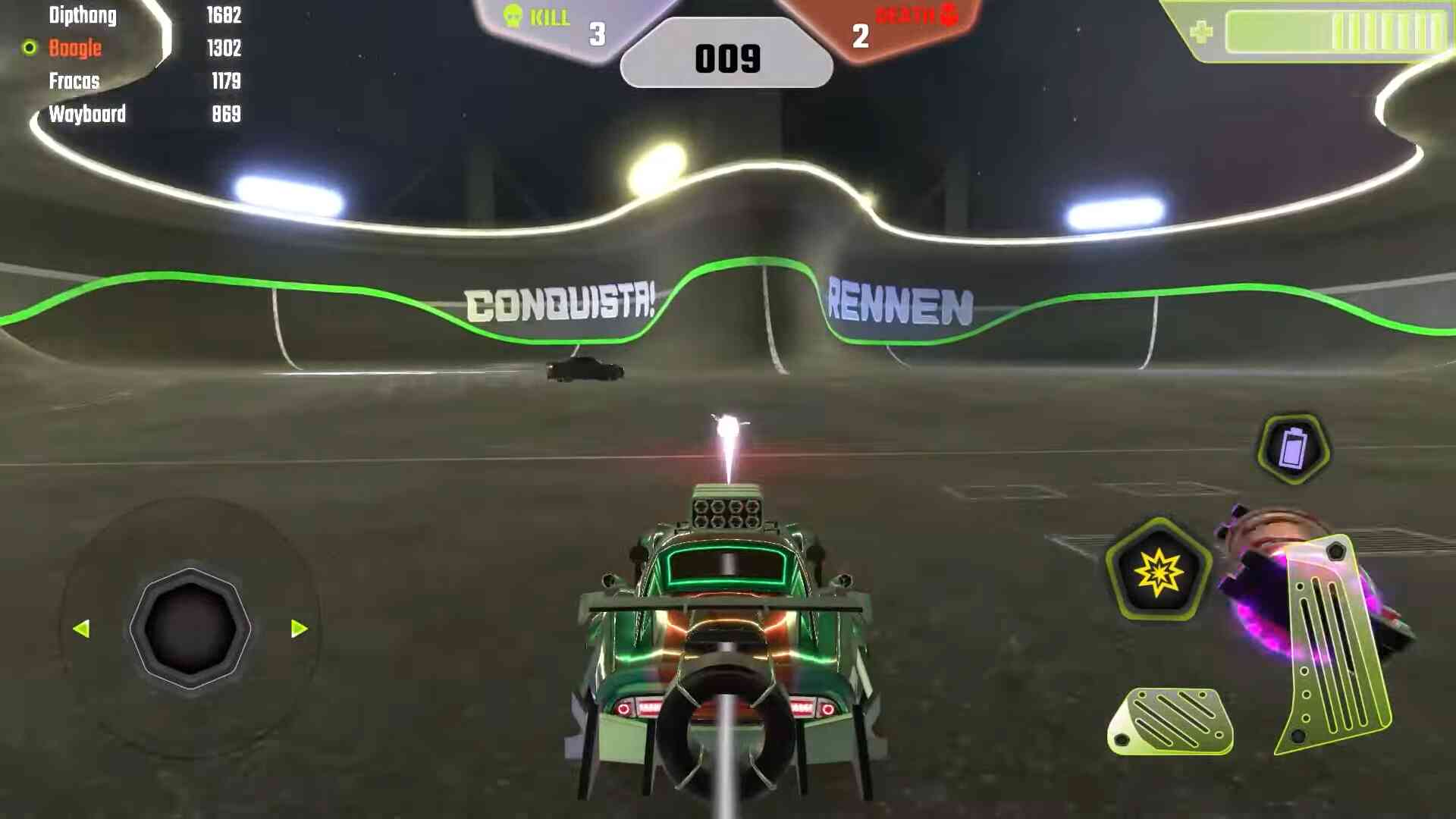
Task: Select Wayboard in the leaderboard
Action: [87, 115]
